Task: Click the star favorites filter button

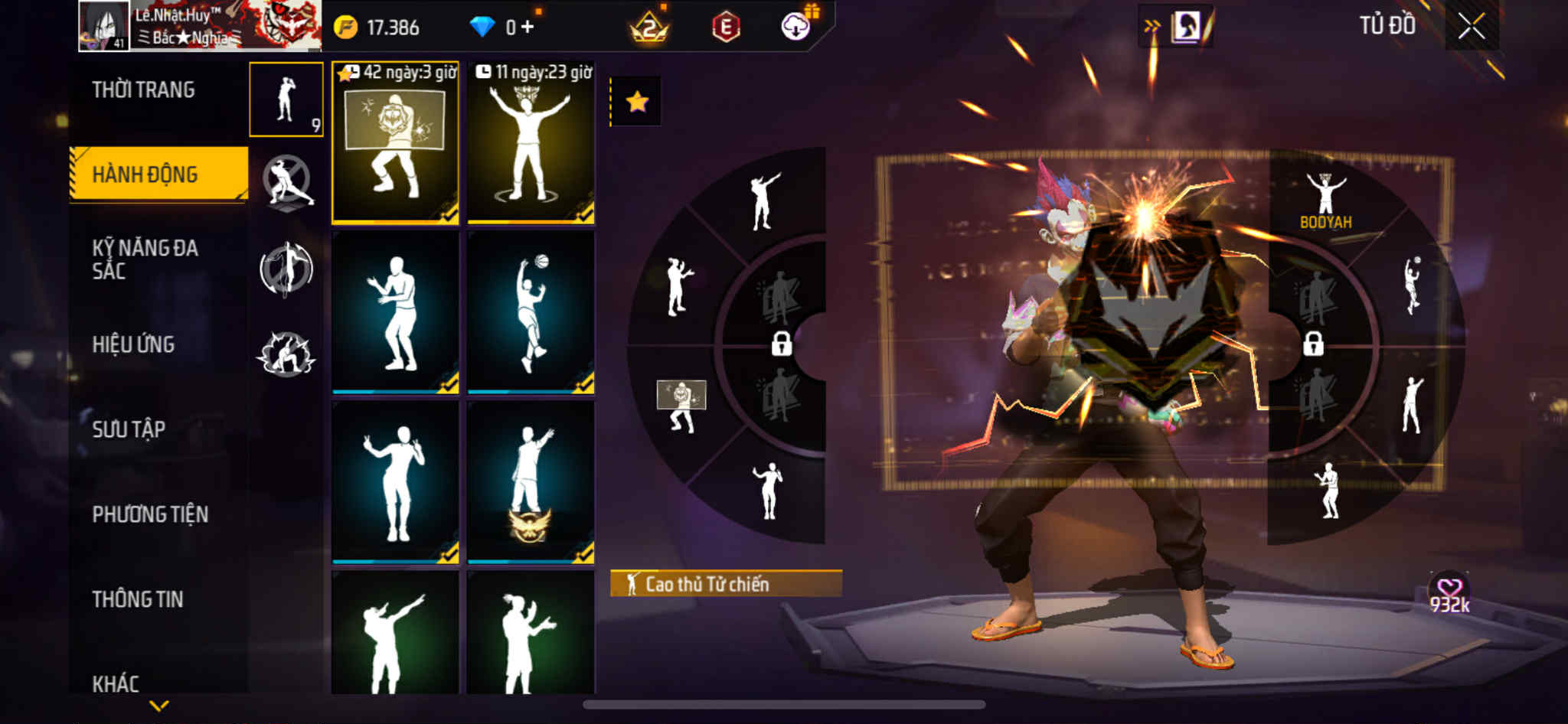Action: click(636, 101)
